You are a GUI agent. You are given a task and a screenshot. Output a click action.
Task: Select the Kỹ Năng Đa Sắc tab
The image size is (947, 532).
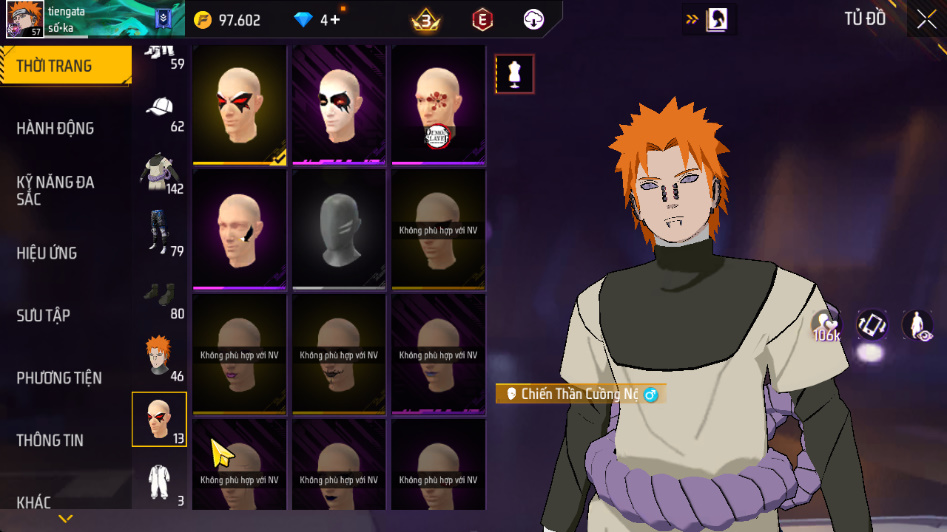[x=56, y=190]
